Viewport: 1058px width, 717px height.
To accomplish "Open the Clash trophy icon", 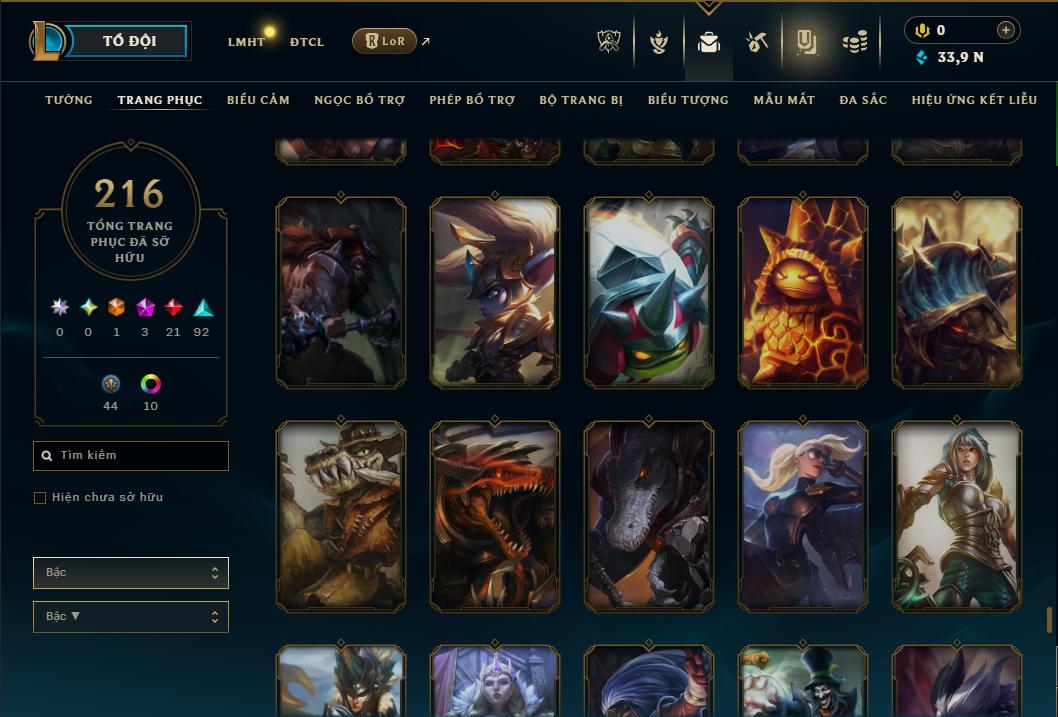I will 609,42.
